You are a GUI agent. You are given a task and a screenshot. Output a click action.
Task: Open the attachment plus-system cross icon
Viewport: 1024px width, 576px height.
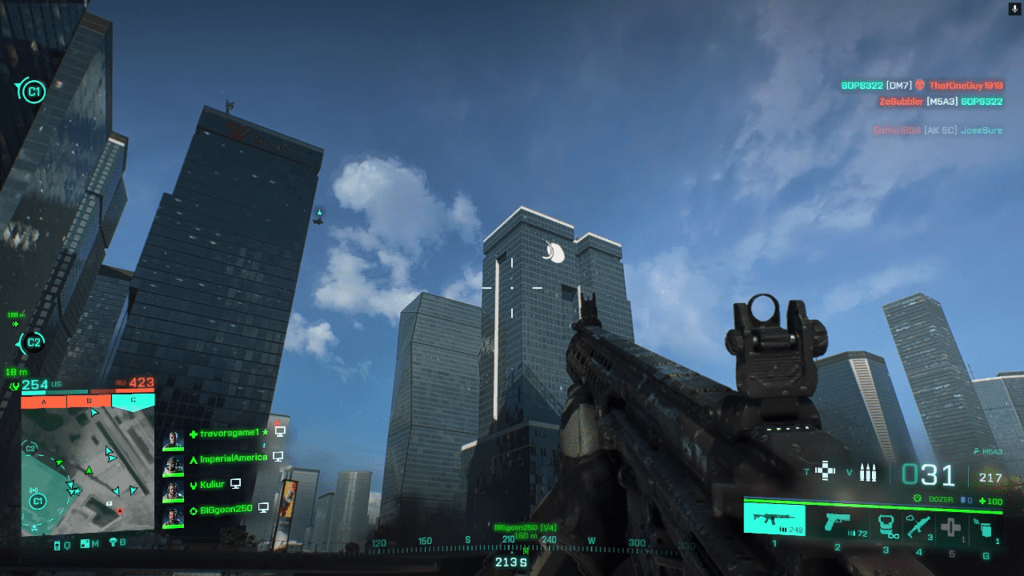pyautogui.click(x=825, y=471)
